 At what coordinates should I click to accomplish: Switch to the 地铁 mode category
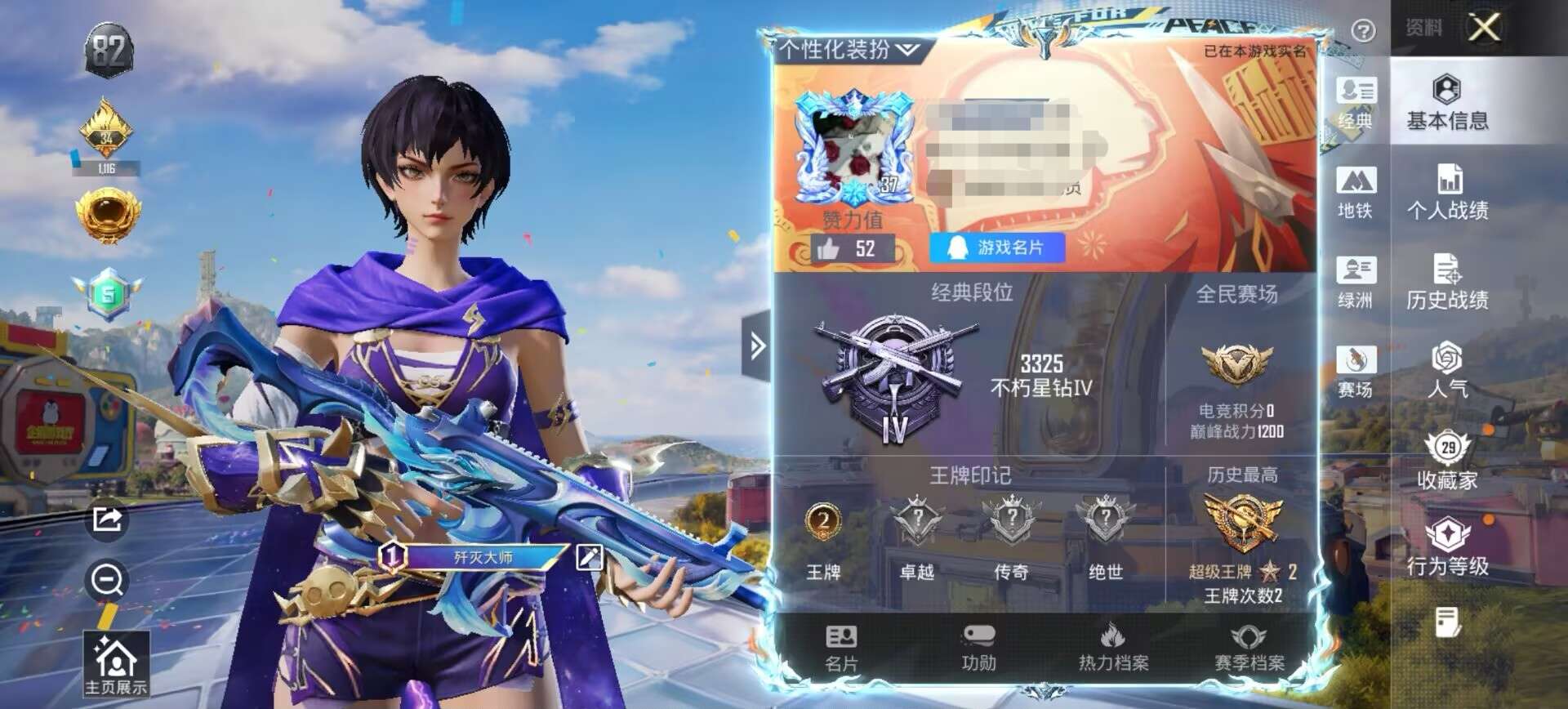pyautogui.click(x=1356, y=192)
